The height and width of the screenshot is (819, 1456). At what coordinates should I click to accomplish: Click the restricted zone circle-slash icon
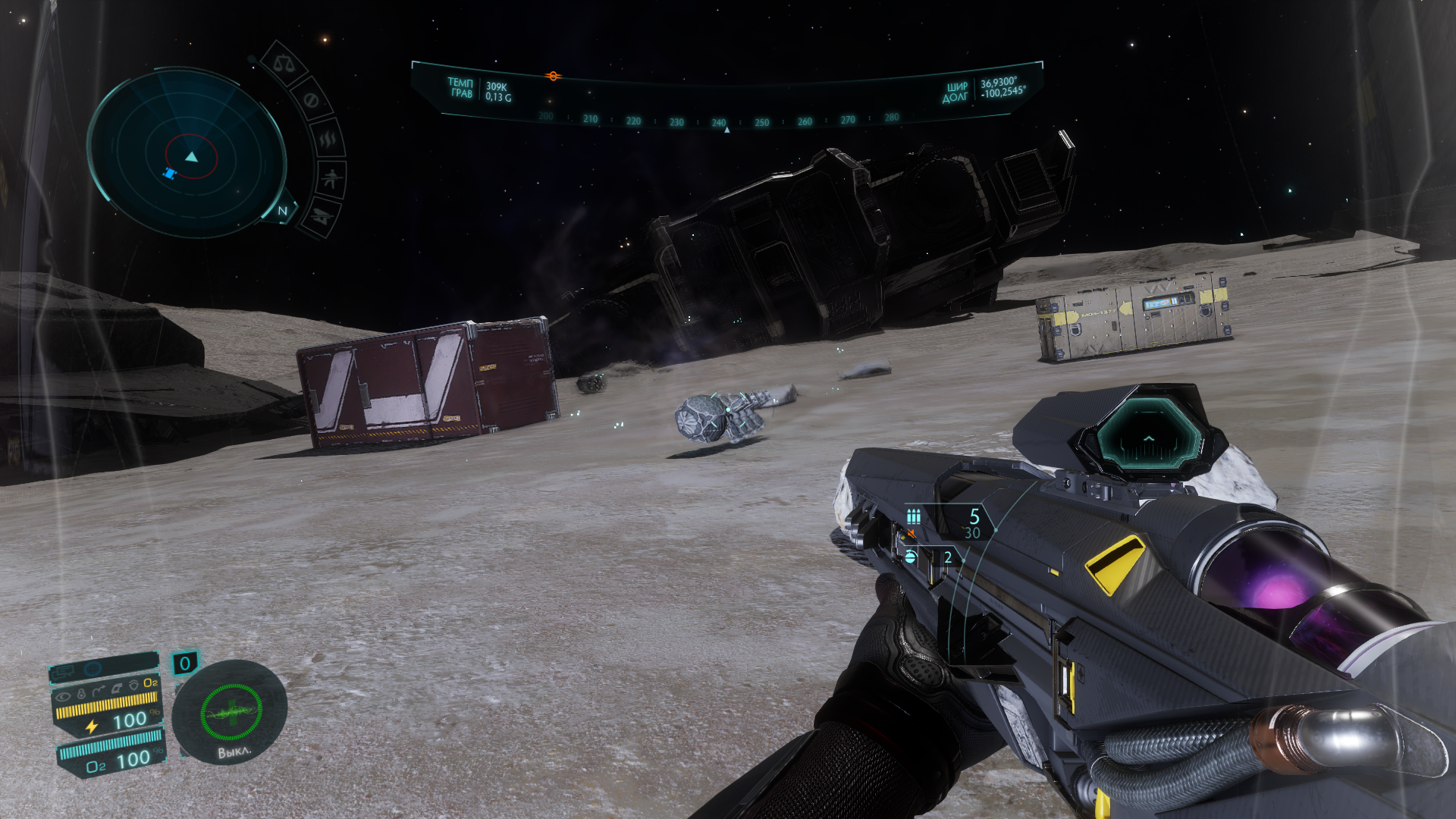click(x=310, y=100)
